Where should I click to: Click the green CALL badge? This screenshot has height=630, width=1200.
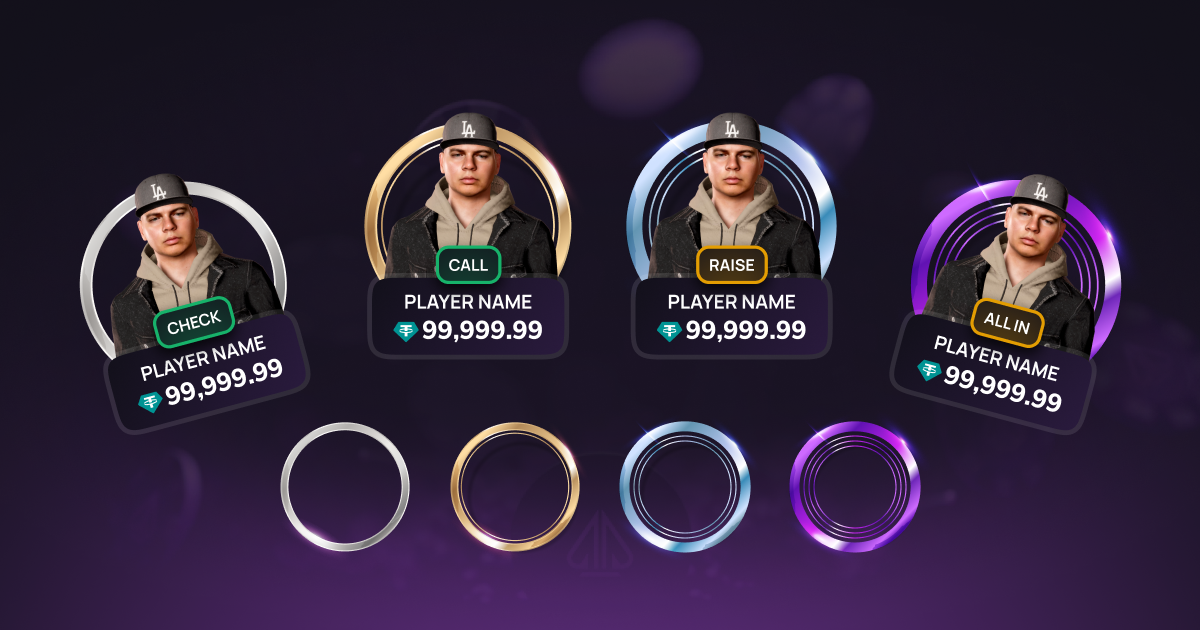[468, 265]
